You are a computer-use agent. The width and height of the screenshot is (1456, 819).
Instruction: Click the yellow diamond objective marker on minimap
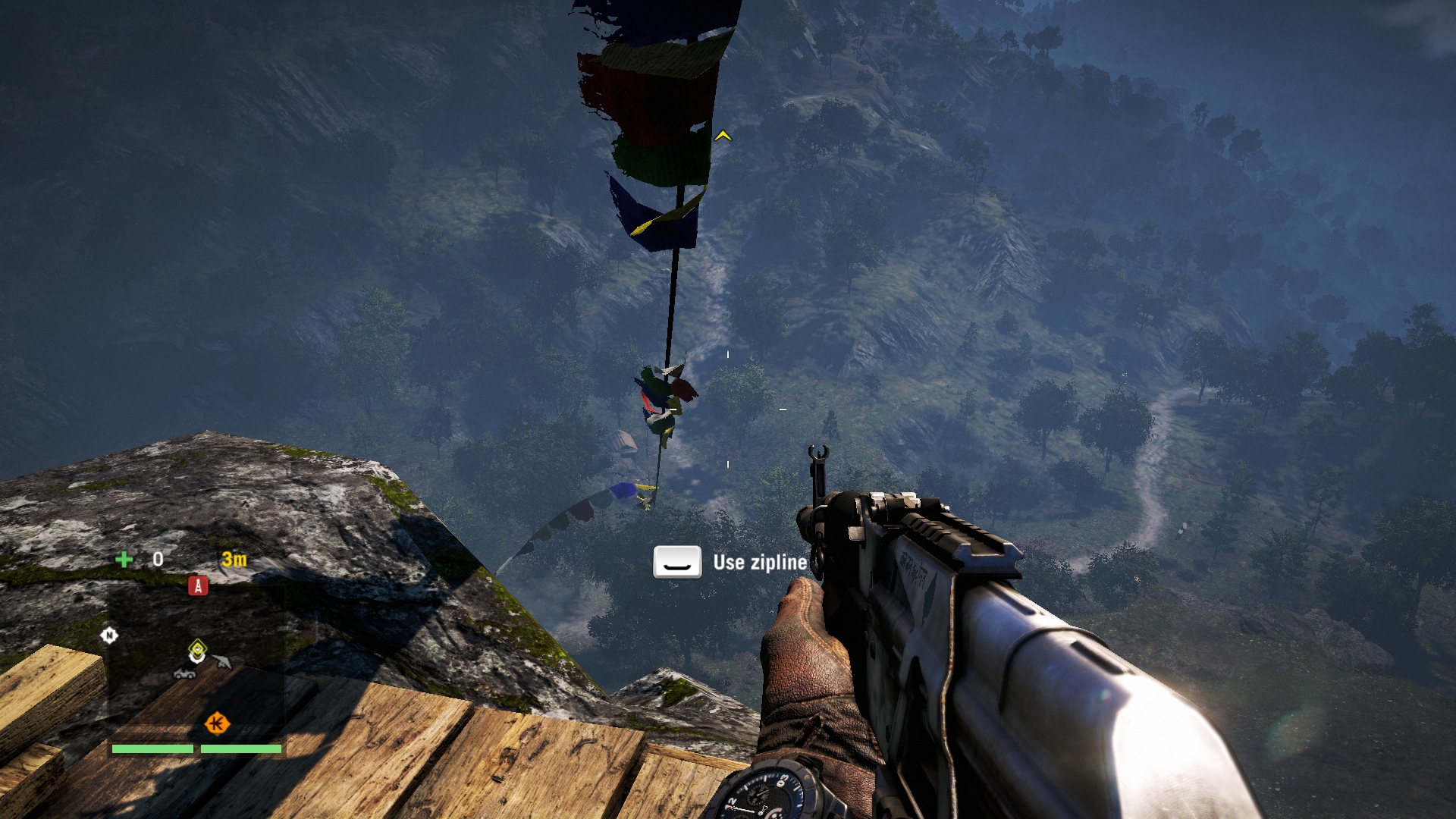pyautogui.click(x=197, y=649)
